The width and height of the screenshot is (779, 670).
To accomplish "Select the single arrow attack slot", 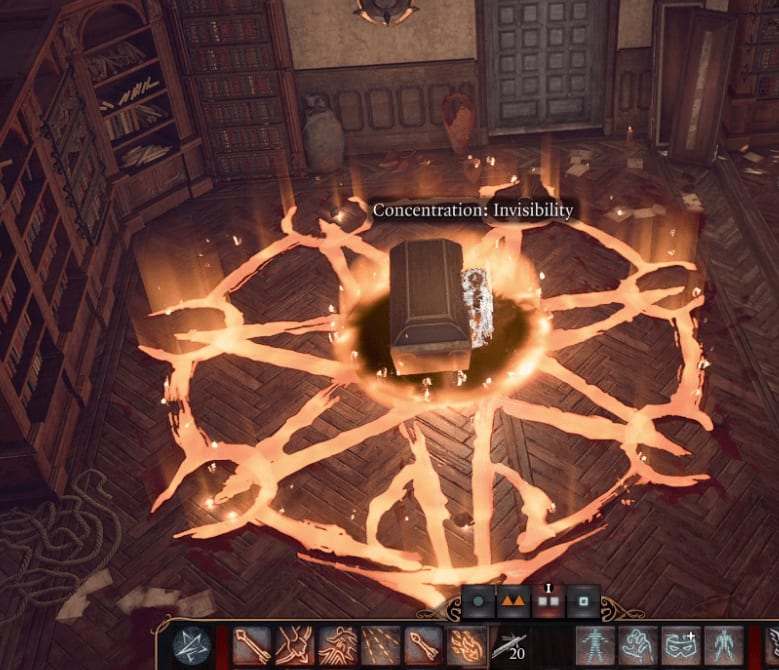I will coord(252,646).
